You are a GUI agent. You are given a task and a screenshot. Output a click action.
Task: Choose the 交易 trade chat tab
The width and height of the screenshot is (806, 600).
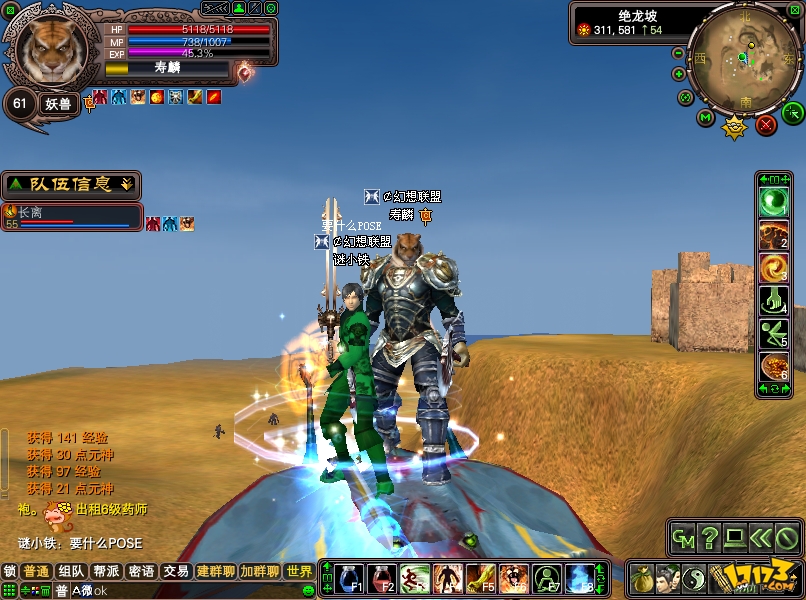176,571
